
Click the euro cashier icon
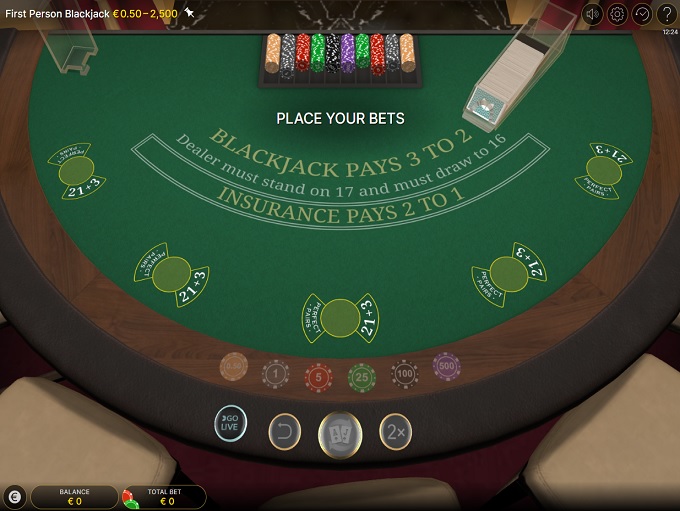click(x=14, y=496)
